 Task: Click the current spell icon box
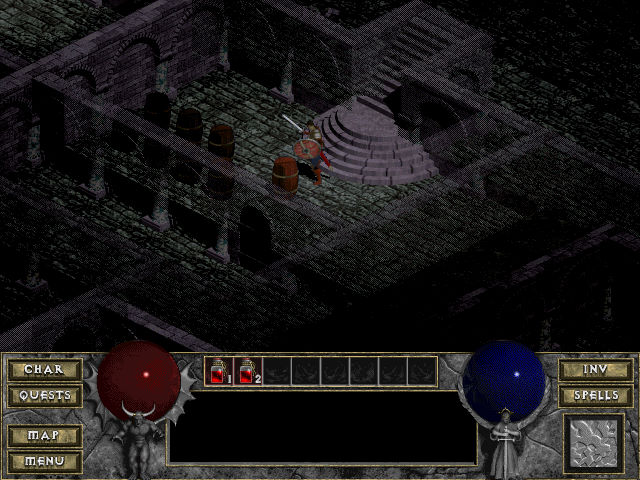(x=594, y=444)
